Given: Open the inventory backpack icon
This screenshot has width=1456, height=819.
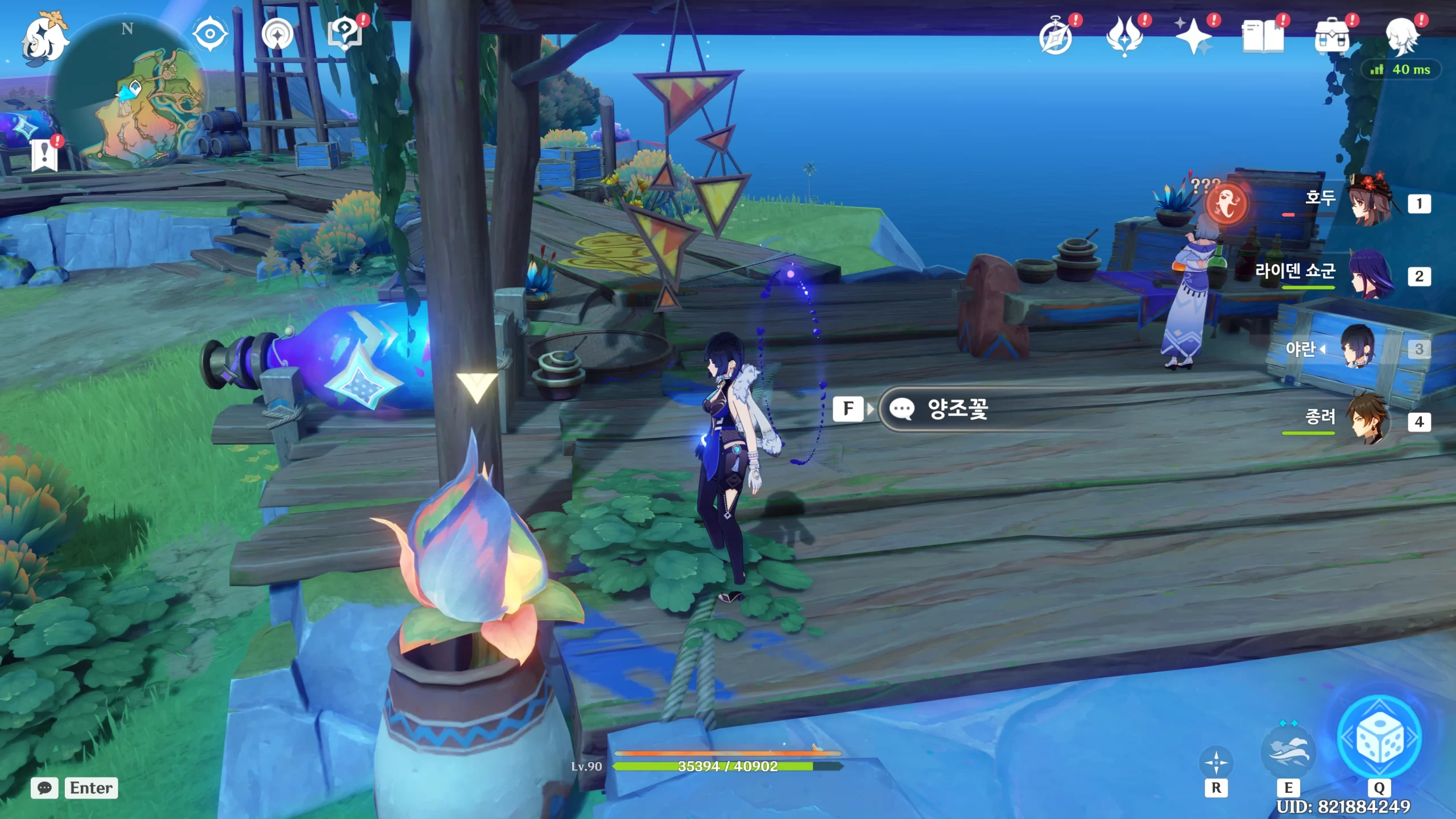Looking at the screenshot, I should 1331,36.
